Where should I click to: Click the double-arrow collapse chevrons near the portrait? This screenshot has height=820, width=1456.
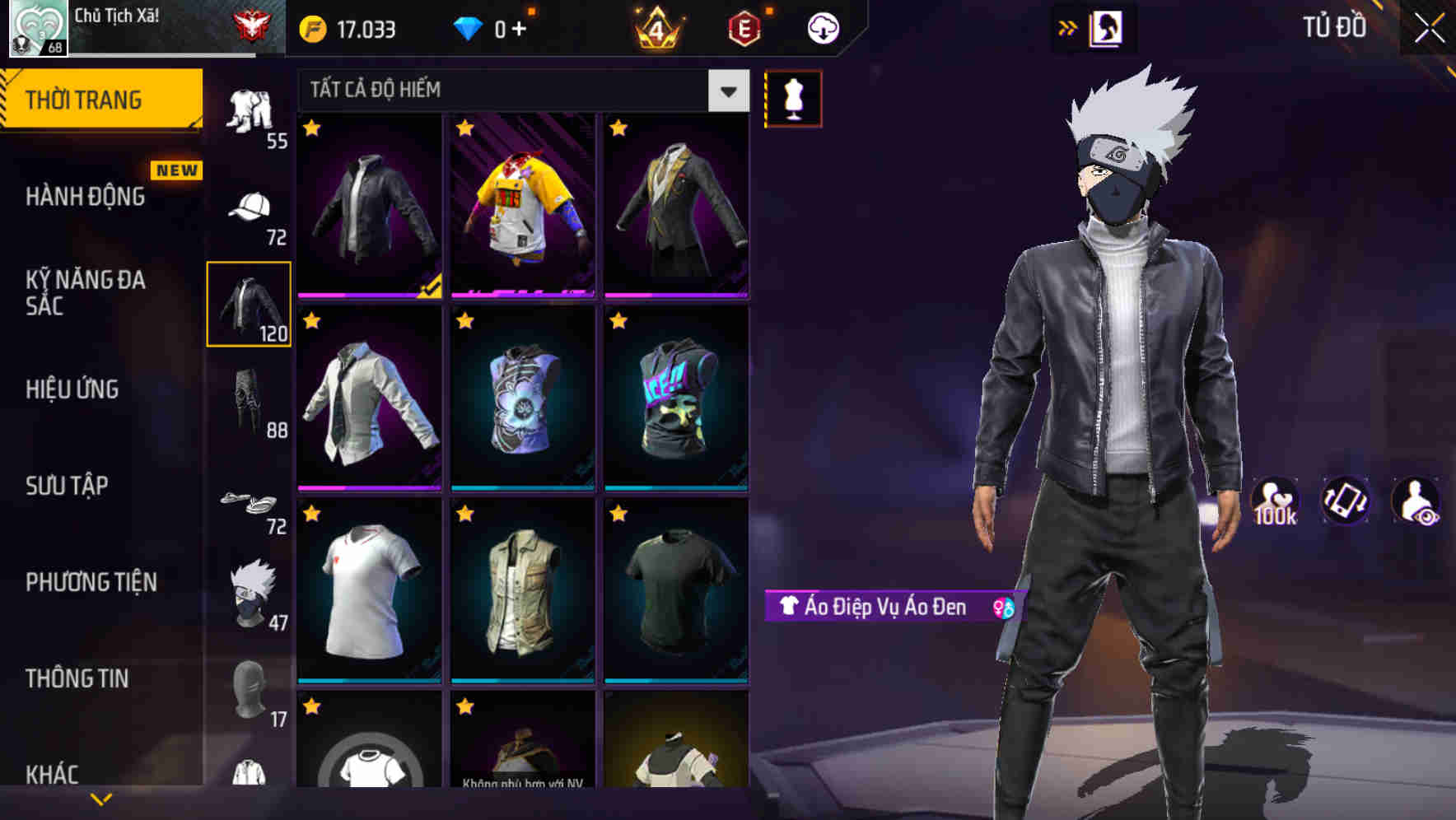click(x=1067, y=27)
